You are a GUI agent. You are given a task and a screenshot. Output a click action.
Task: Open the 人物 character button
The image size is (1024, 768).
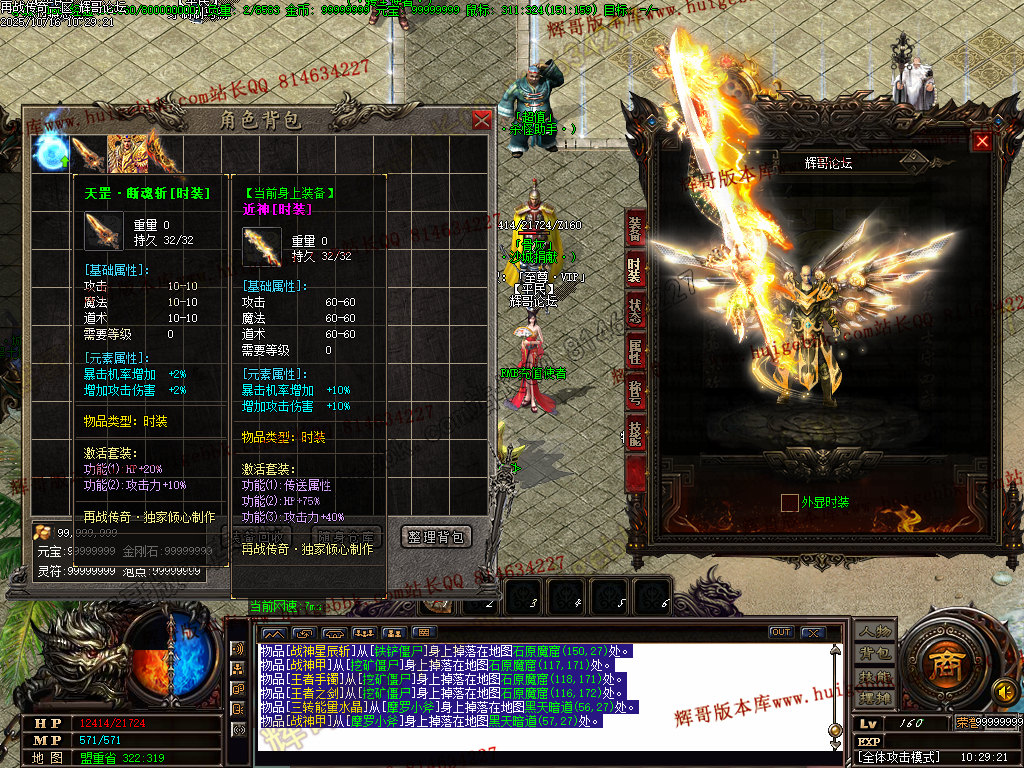(x=874, y=632)
